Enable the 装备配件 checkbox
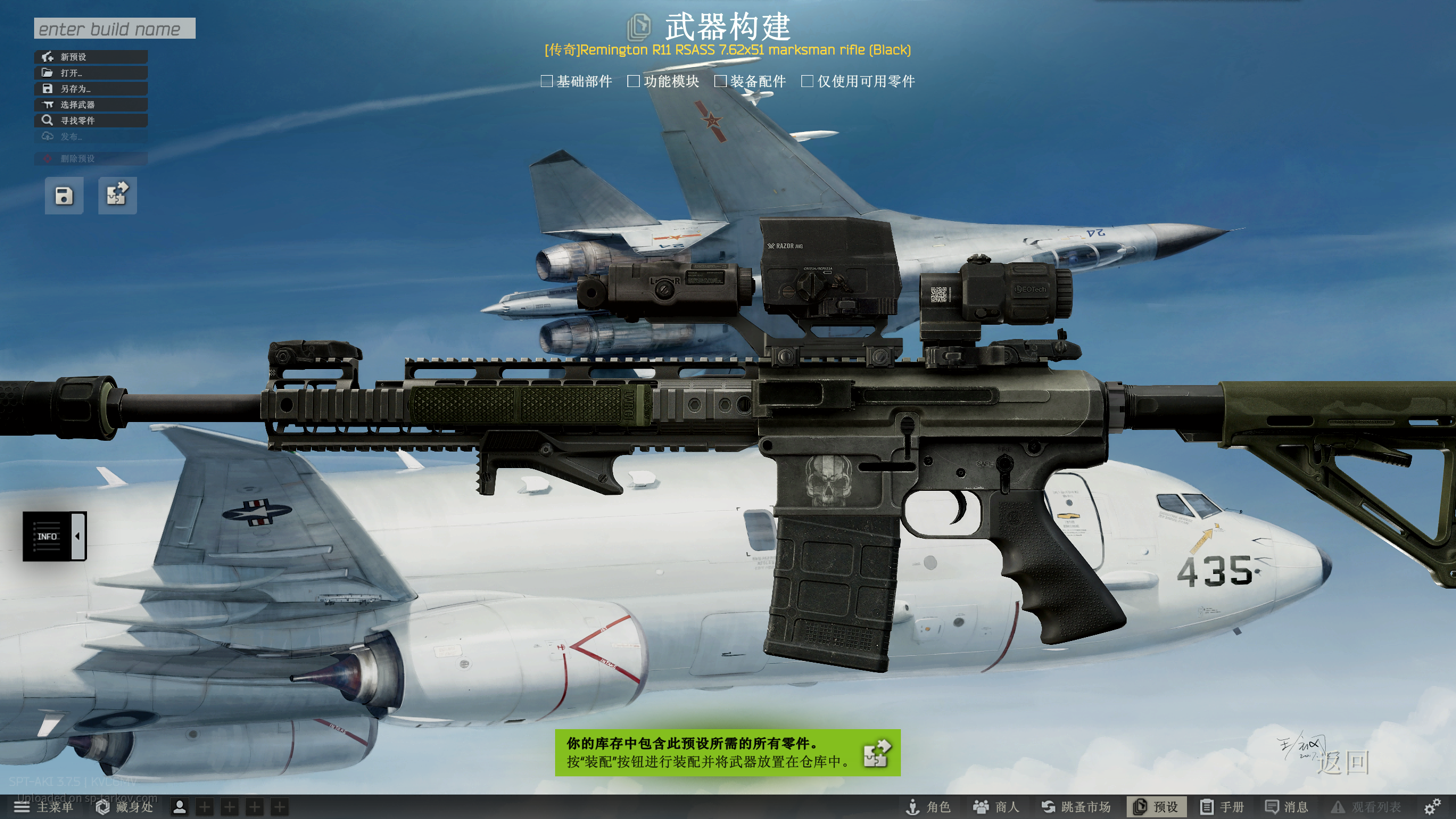The image size is (1456, 819). [x=721, y=81]
